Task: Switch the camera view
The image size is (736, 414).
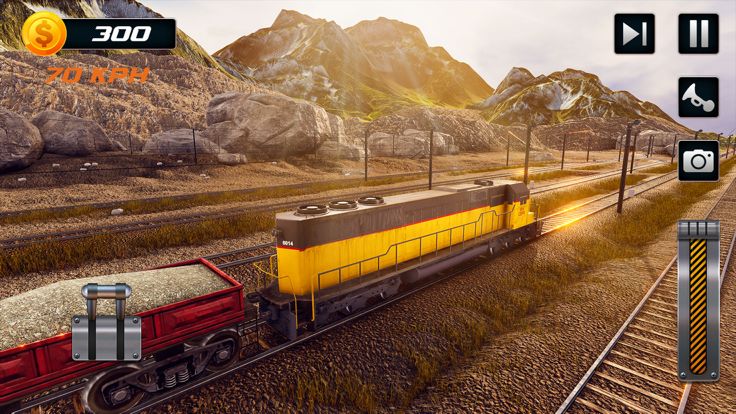Action: pyautogui.click(x=698, y=160)
